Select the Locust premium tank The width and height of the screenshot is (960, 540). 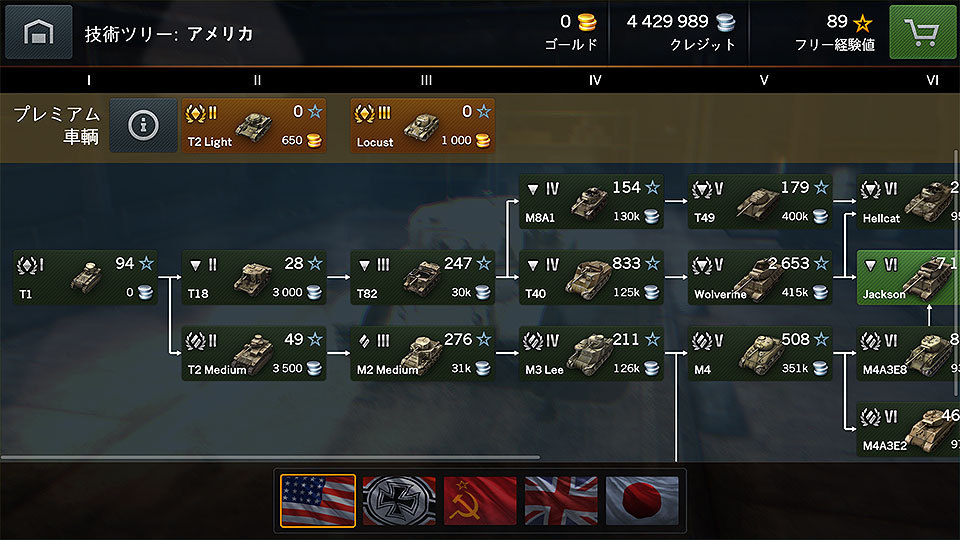pyautogui.click(x=422, y=126)
